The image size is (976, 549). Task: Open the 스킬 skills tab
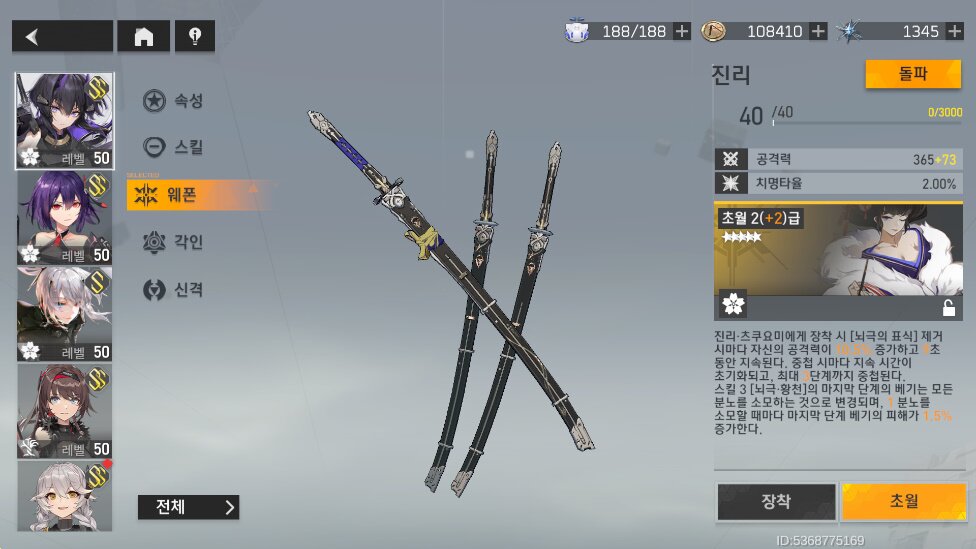coord(175,148)
